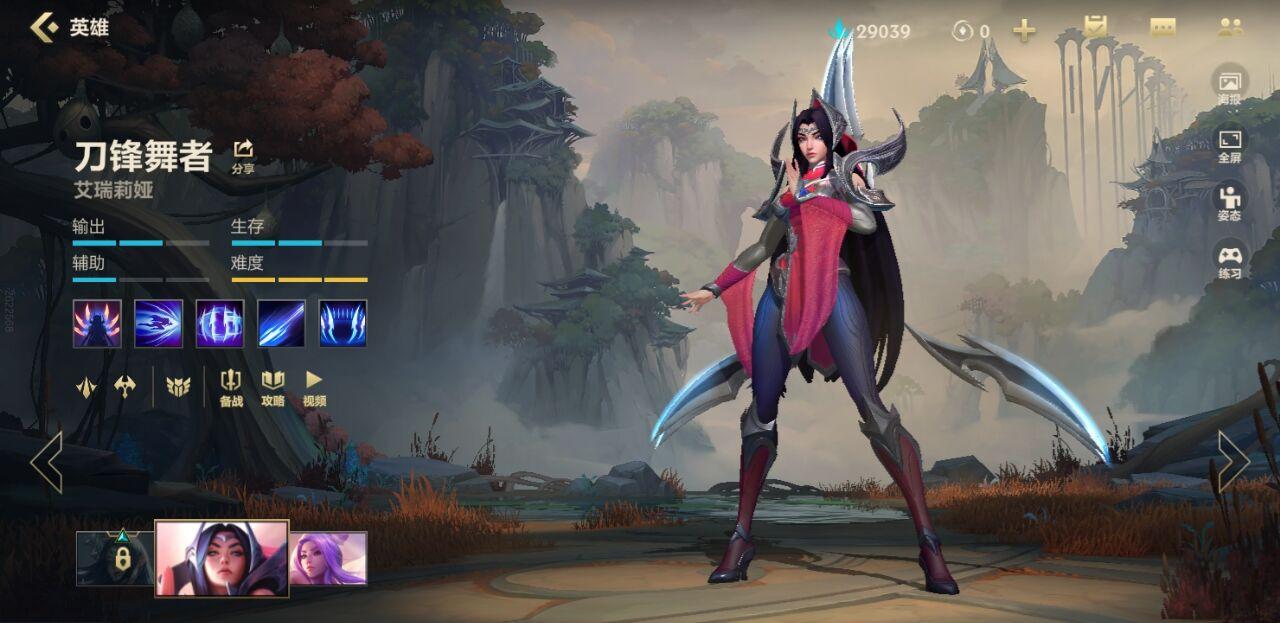This screenshot has width=1280, height=623.
Task: View the 海报 poster art
Action: click(1230, 87)
